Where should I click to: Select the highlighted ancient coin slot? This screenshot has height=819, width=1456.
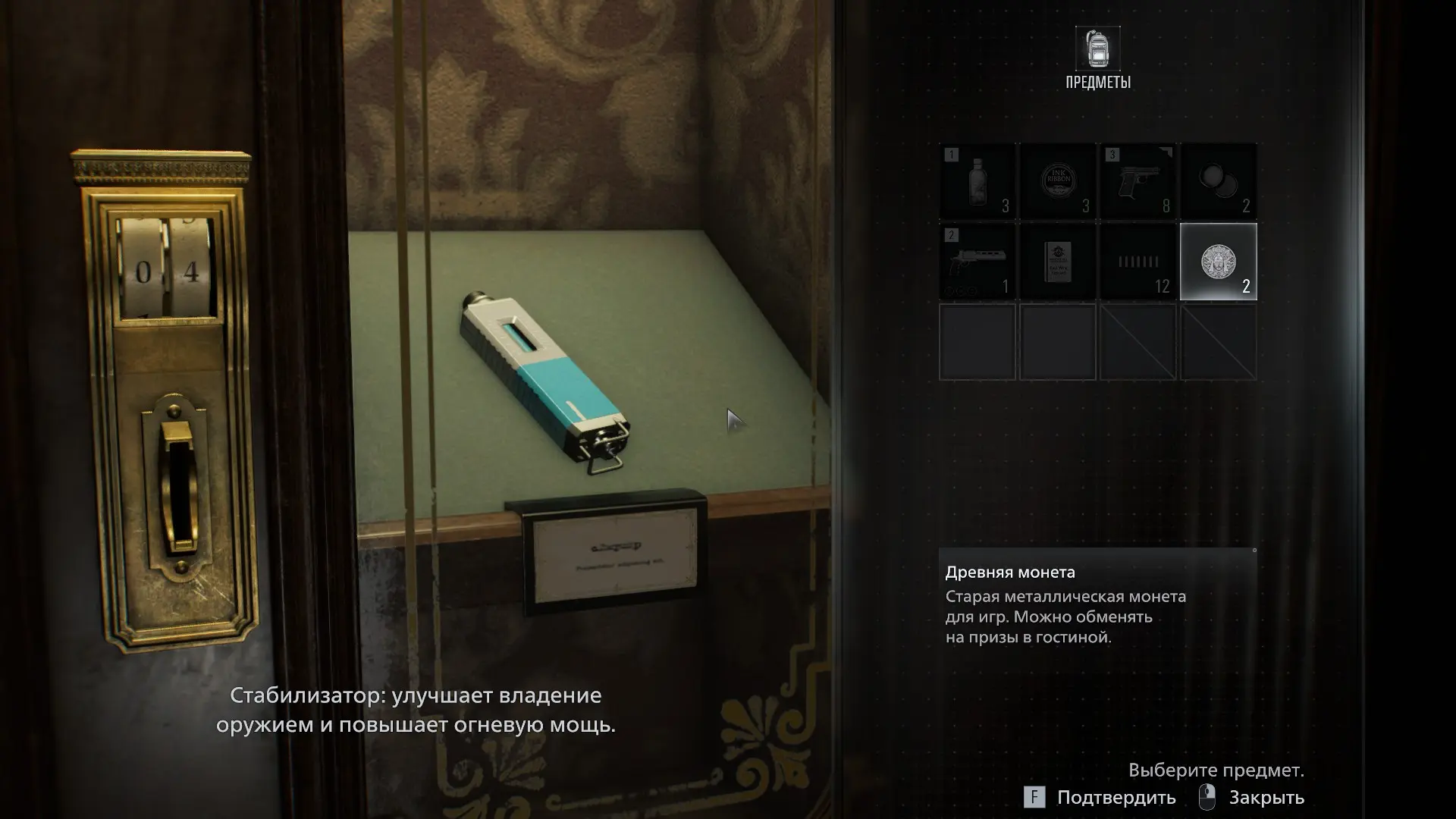tap(1218, 262)
